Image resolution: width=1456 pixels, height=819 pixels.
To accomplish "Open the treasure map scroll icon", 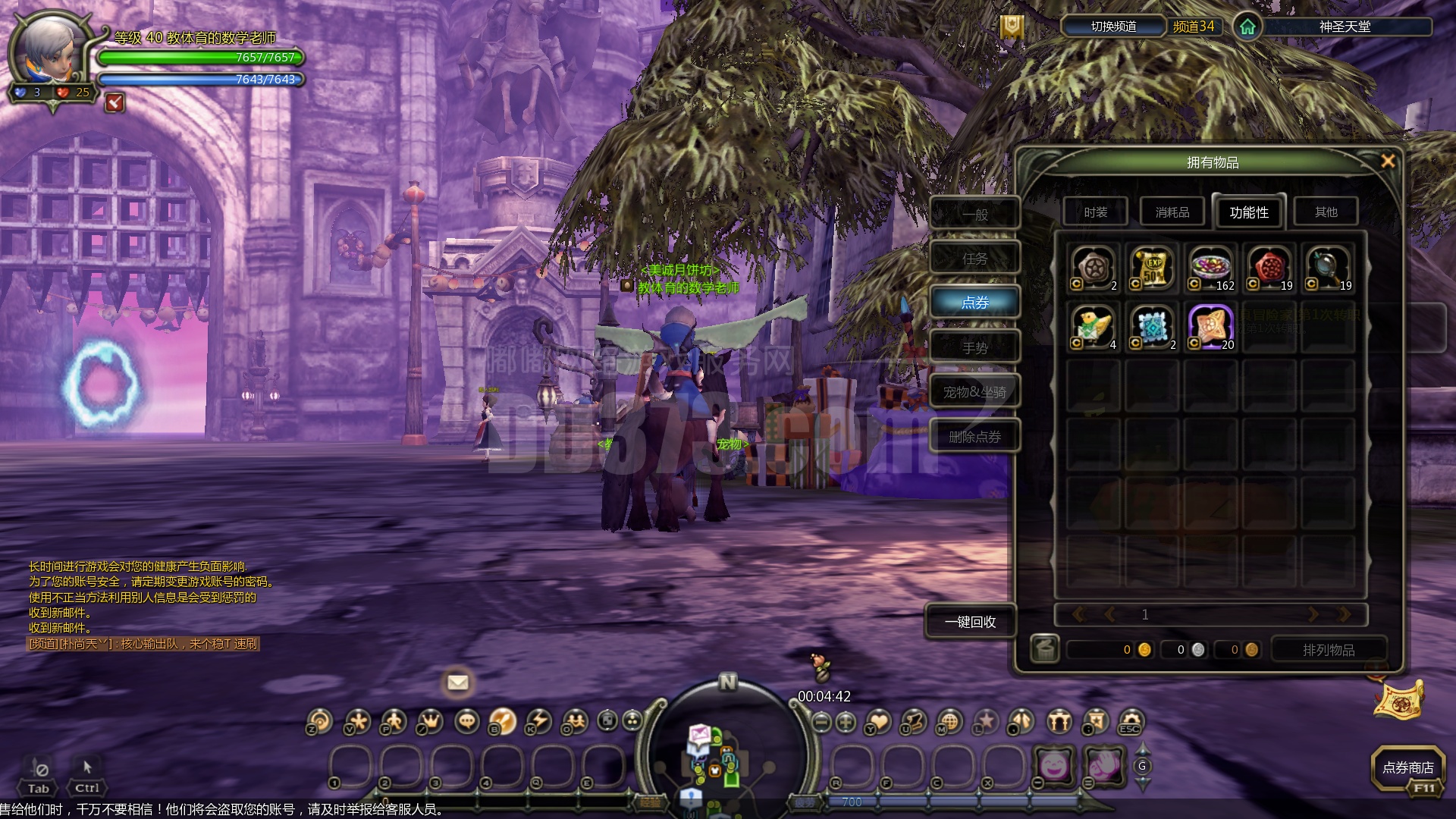I will (1398, 700).
